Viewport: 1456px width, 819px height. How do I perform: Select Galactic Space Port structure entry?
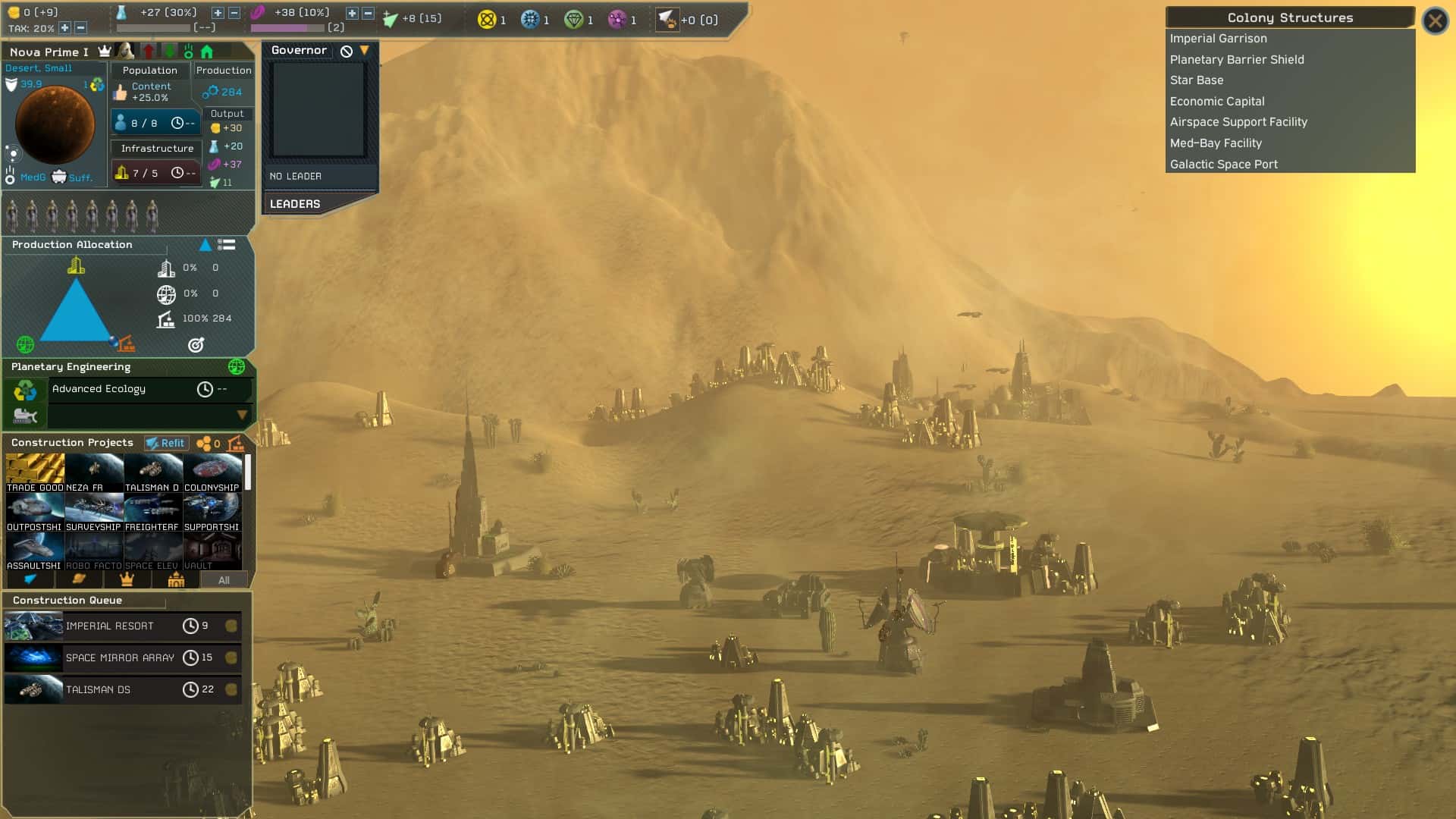click(1223, 165)
